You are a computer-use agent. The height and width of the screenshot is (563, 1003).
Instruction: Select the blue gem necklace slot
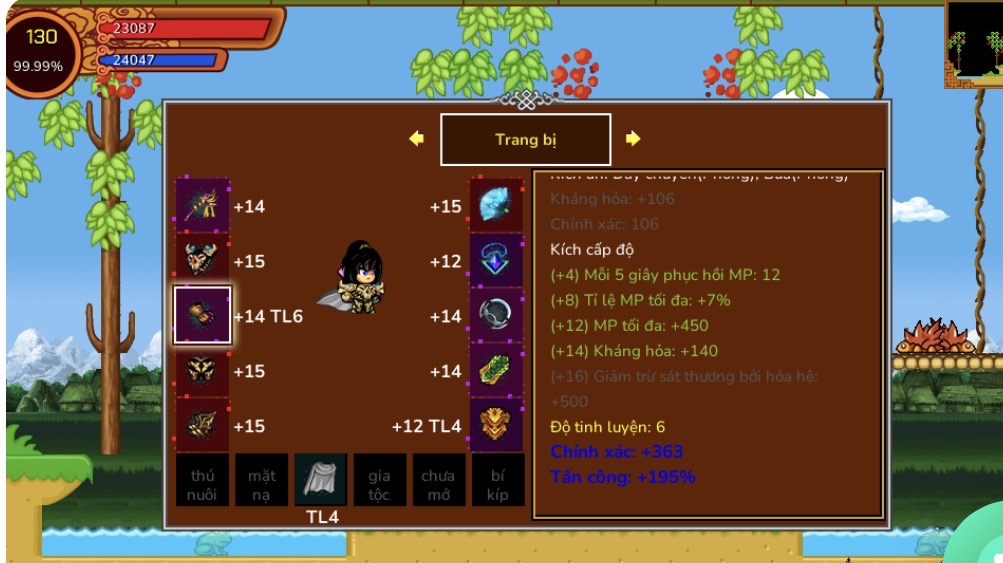coord(497,261)
